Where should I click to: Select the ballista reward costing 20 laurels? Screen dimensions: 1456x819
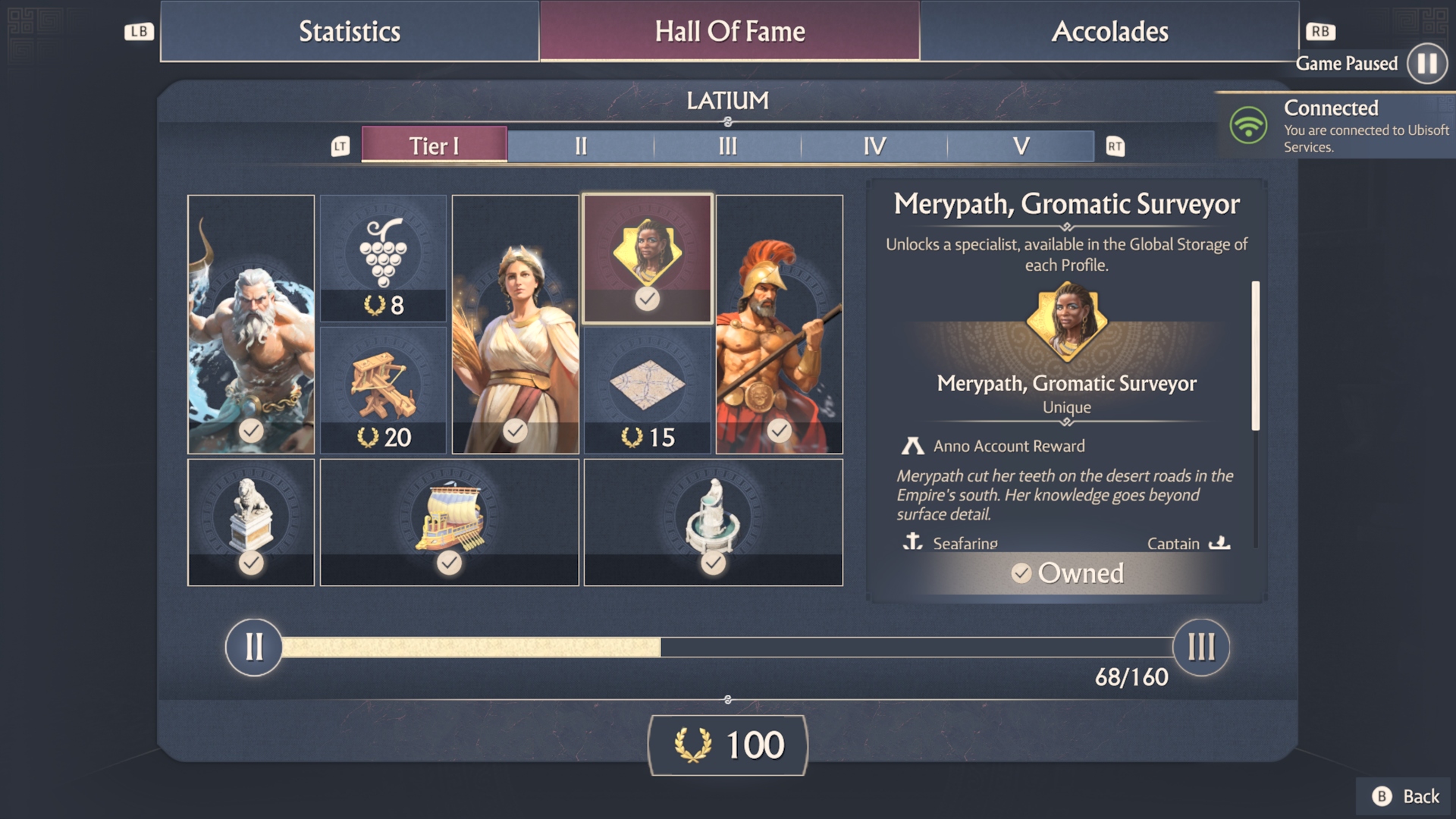click(384, 388)
